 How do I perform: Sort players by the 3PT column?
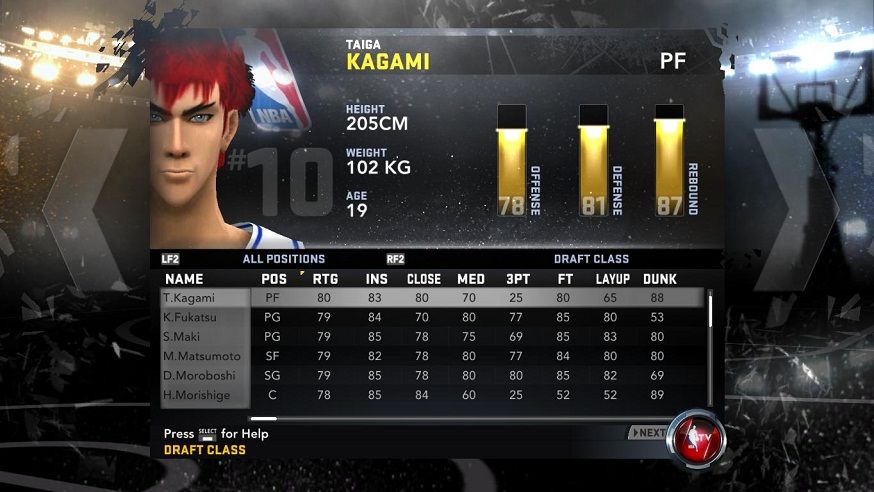point(518,279)
